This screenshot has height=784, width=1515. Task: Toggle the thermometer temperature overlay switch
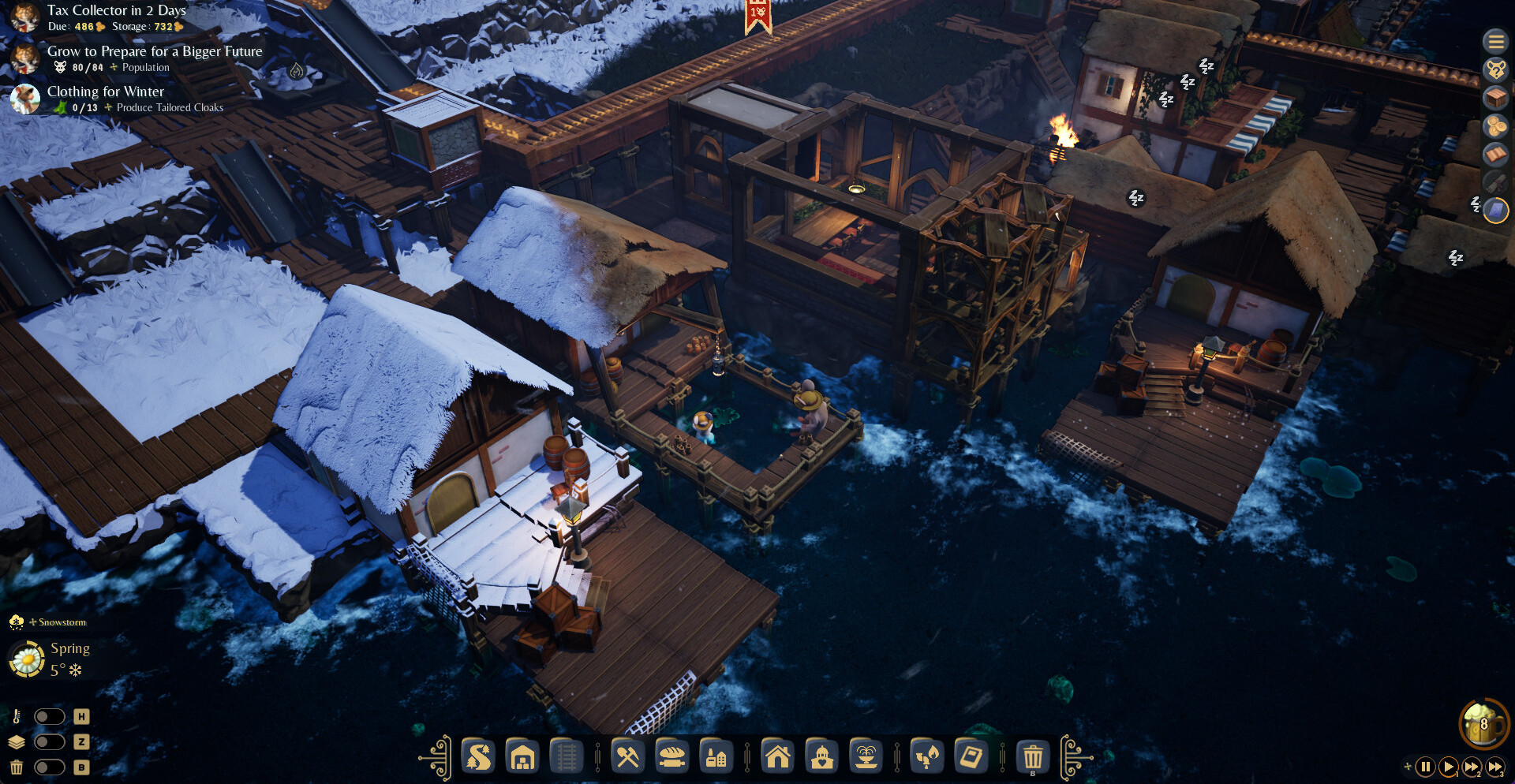[x=49, y=716]
